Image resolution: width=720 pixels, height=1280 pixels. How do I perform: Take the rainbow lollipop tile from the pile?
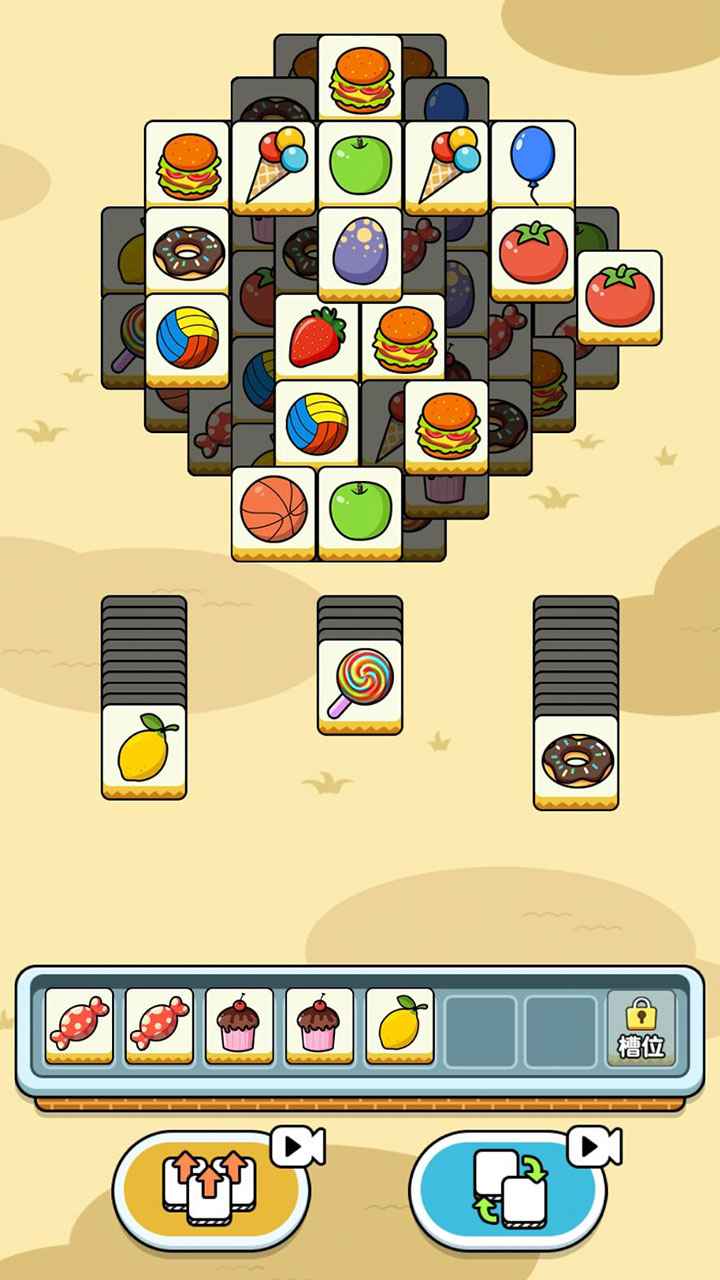[359, 683]
